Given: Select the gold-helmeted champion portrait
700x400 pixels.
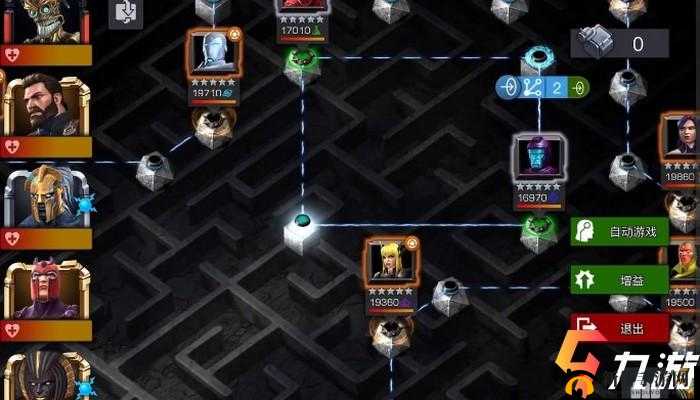Looking at the screenshot, I should [43, 196].
